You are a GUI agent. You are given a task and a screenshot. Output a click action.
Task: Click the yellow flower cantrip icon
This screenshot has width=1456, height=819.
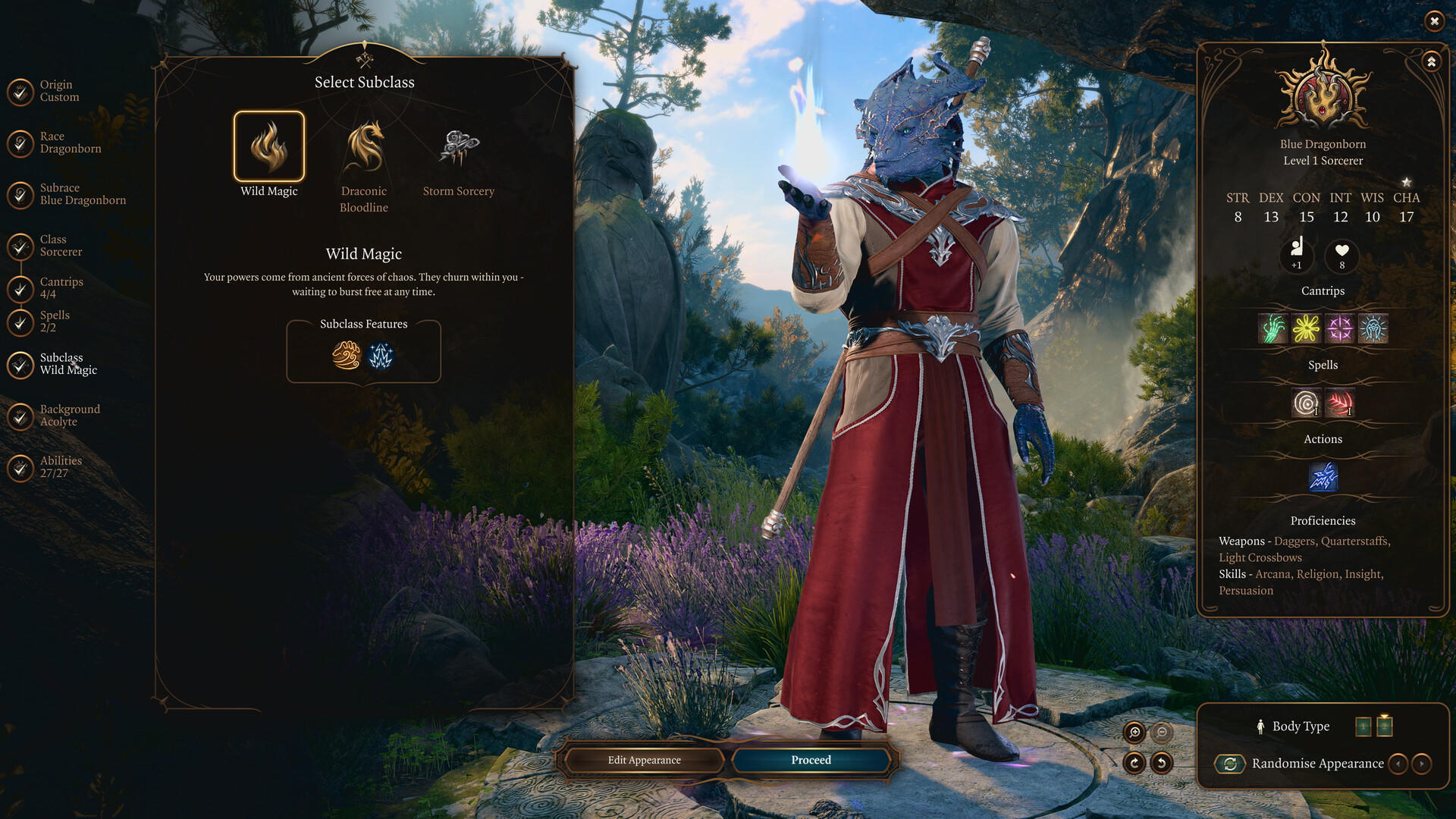1305,328
